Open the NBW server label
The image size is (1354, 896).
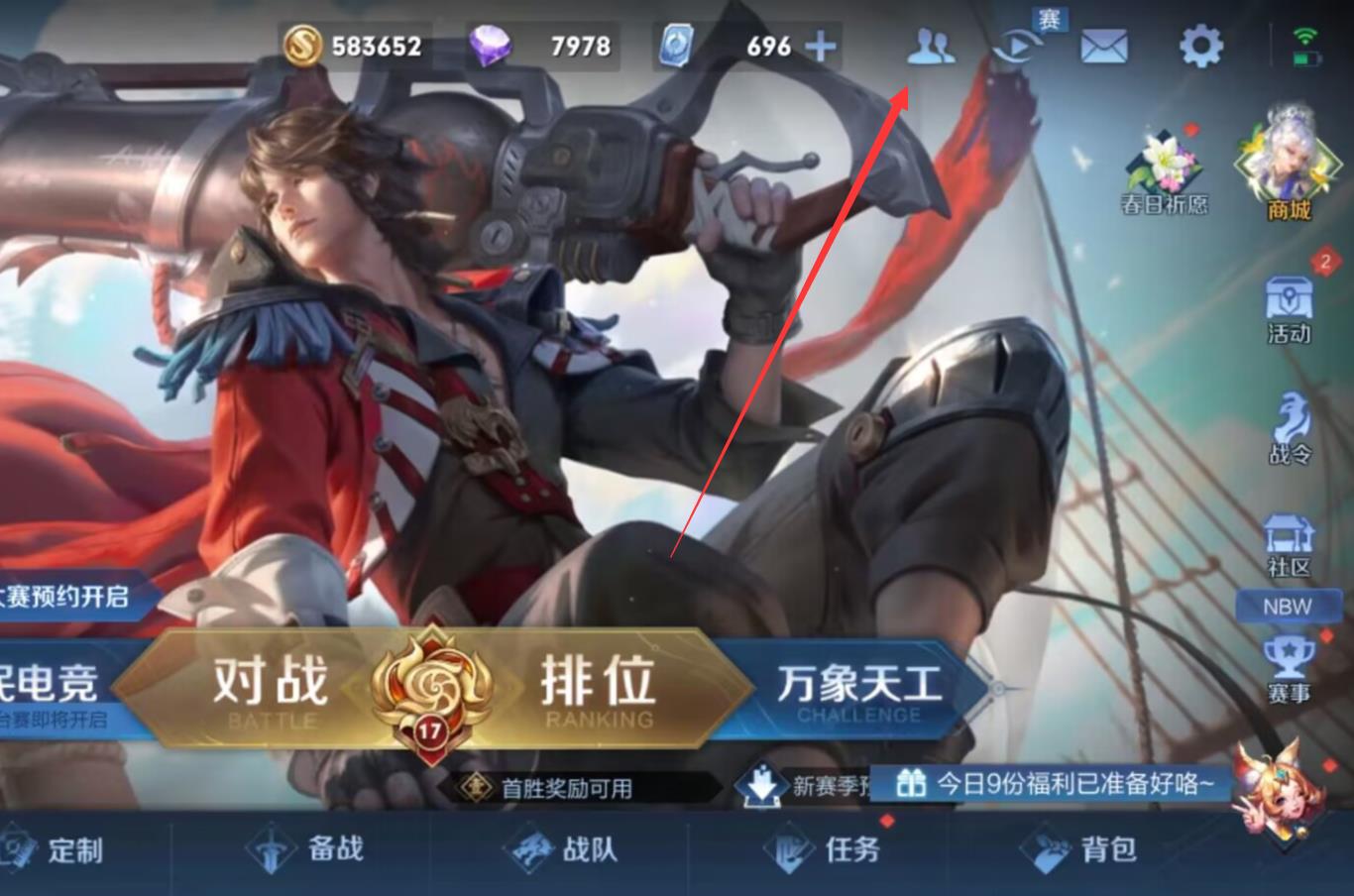[1288, 607]
